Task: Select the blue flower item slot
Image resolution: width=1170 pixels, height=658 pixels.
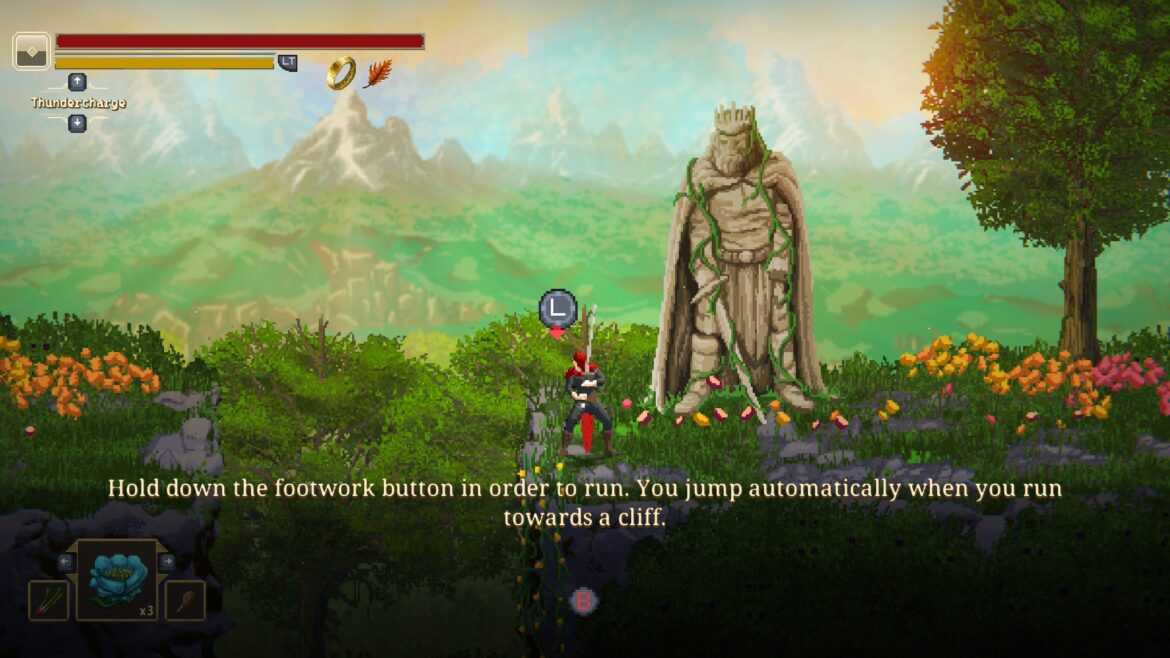Action: [x=116, y=579]
